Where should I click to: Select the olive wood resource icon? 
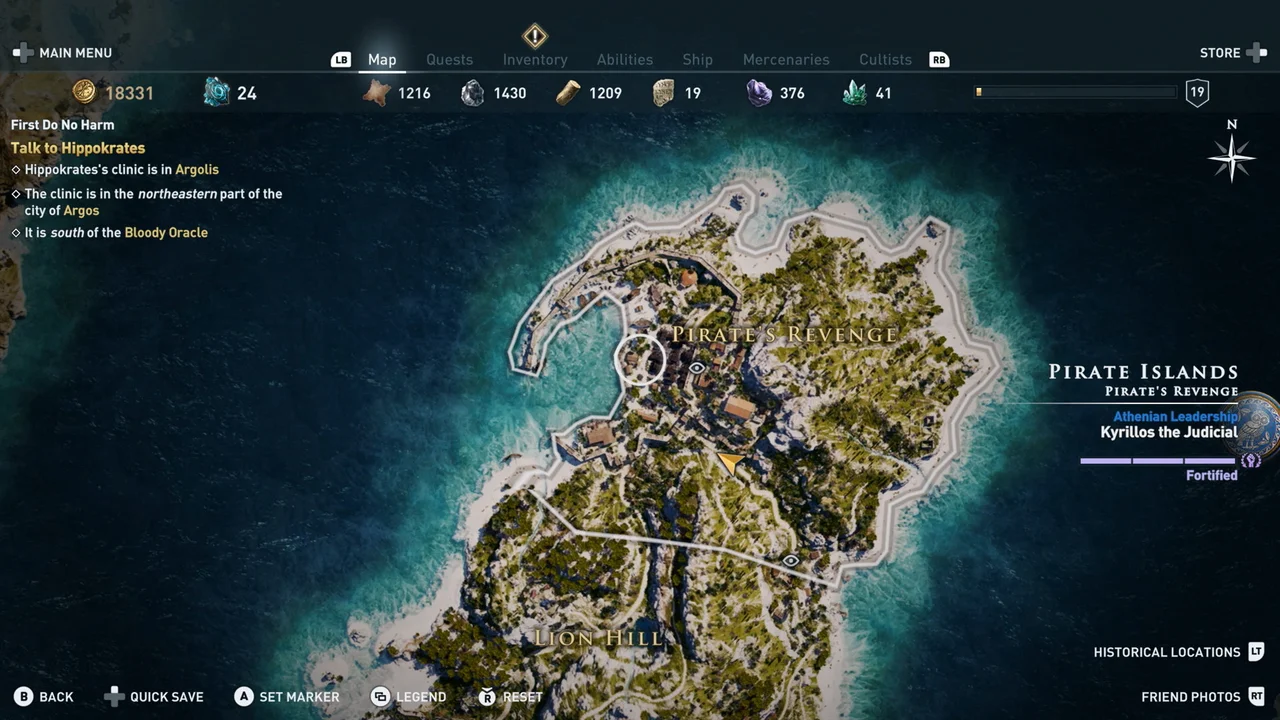(568, 93)
